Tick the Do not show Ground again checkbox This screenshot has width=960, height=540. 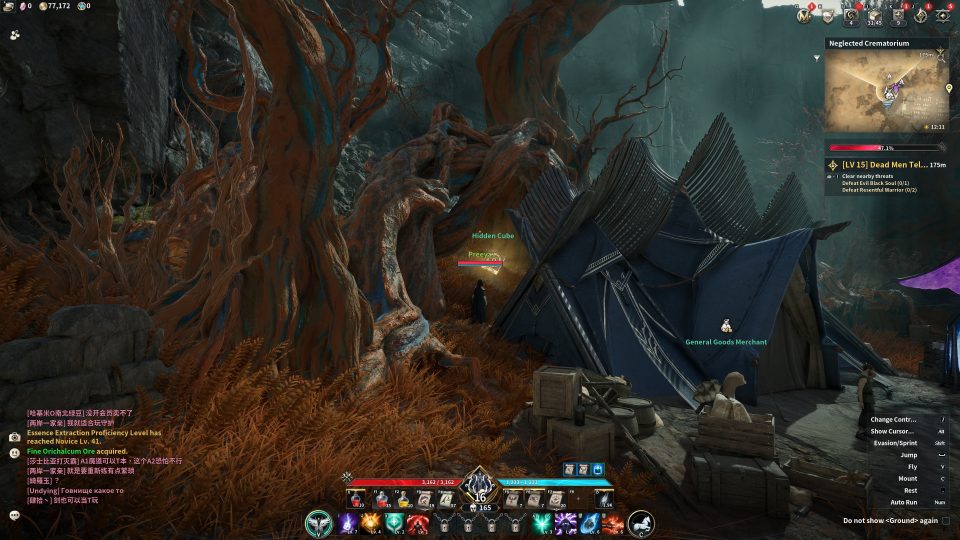(945, 520)
